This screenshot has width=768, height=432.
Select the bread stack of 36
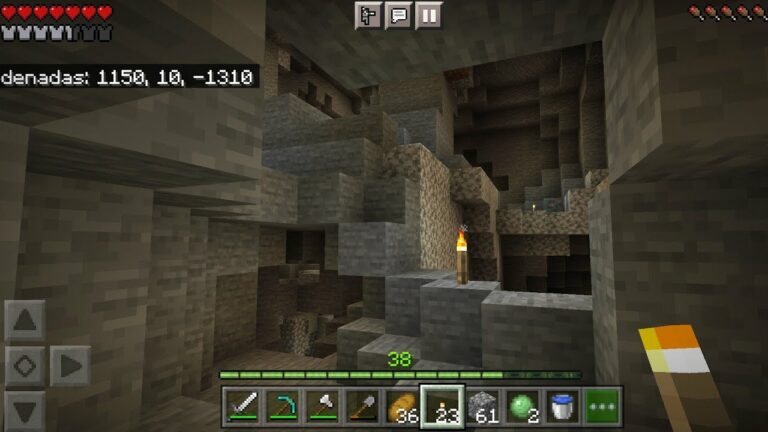[402, 406]
